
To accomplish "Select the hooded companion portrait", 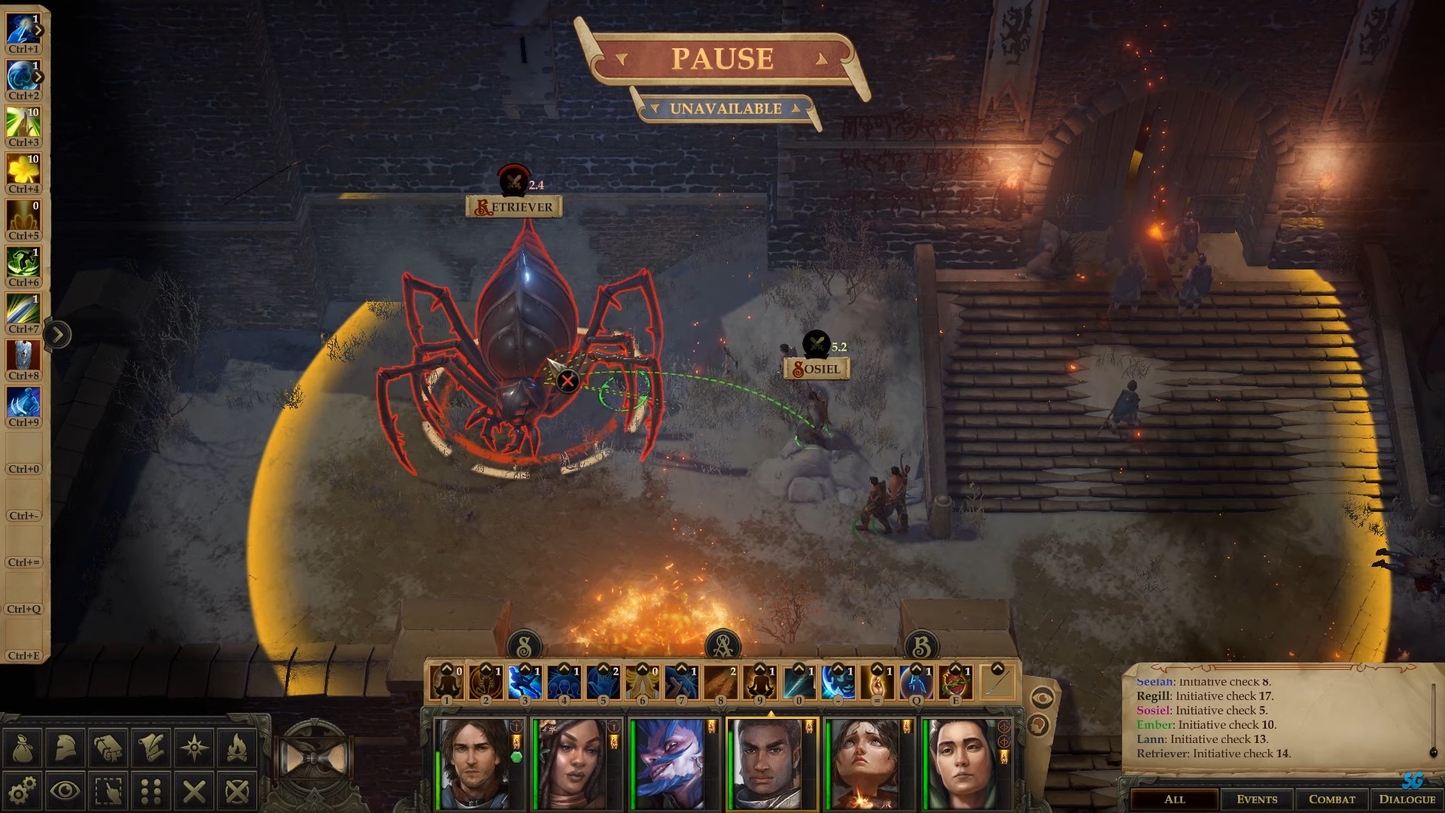I will [962, 765].
